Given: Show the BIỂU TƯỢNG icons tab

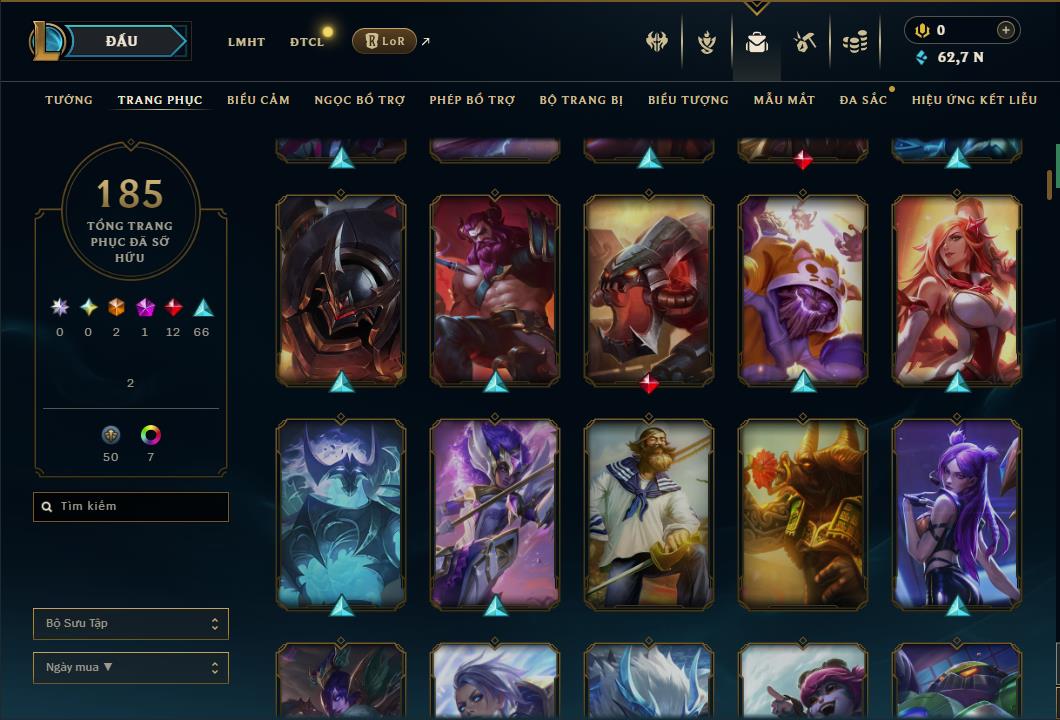Looking at the screenshot, I should pos(688,100).
